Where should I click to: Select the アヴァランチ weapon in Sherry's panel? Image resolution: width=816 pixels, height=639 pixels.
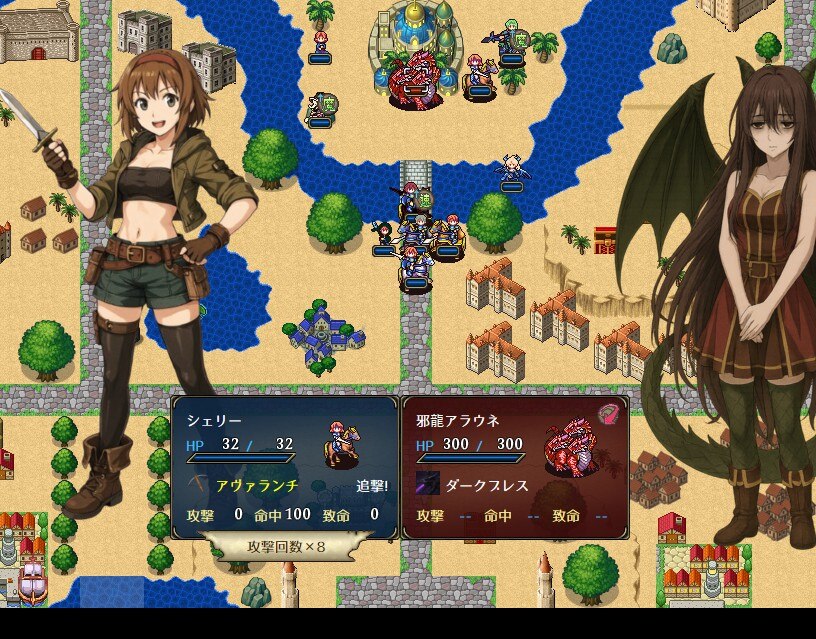click(x=256, y=485)
